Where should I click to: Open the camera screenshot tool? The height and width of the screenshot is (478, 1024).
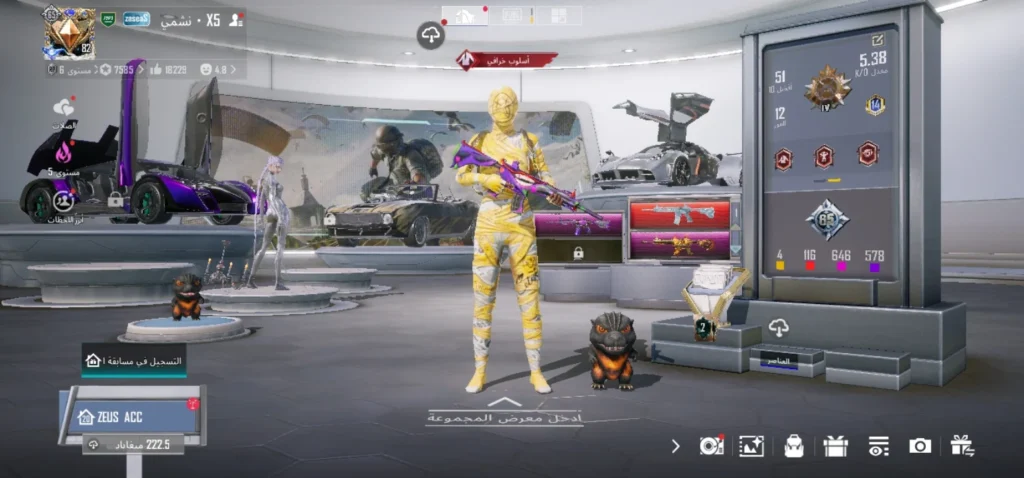tap(920, 446)
